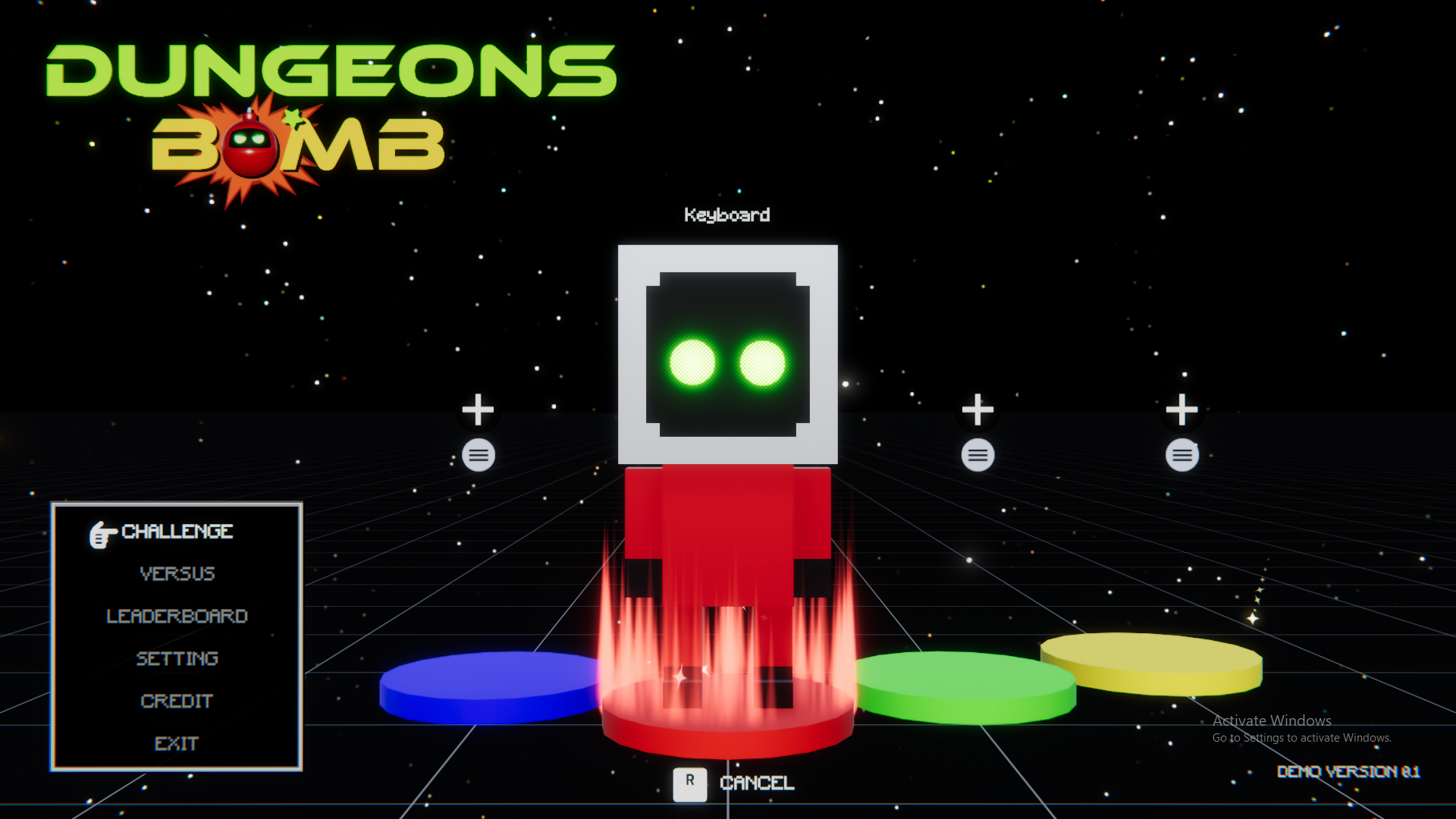Click EXIT to quit the game
This screenshot has width=1456, height=819.
tap(177, 744)
